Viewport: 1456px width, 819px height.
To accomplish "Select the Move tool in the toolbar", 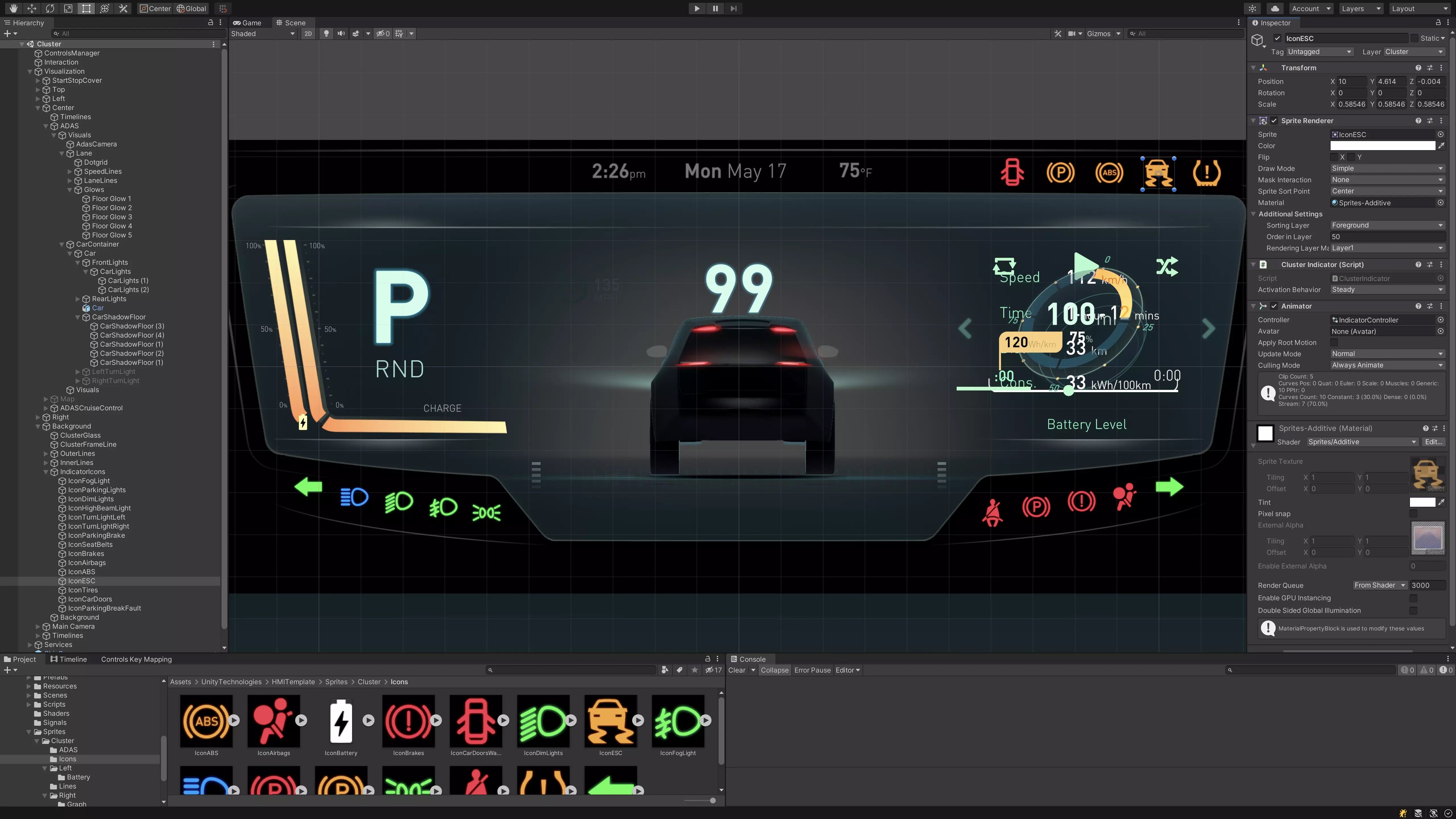I will point(32,9).
